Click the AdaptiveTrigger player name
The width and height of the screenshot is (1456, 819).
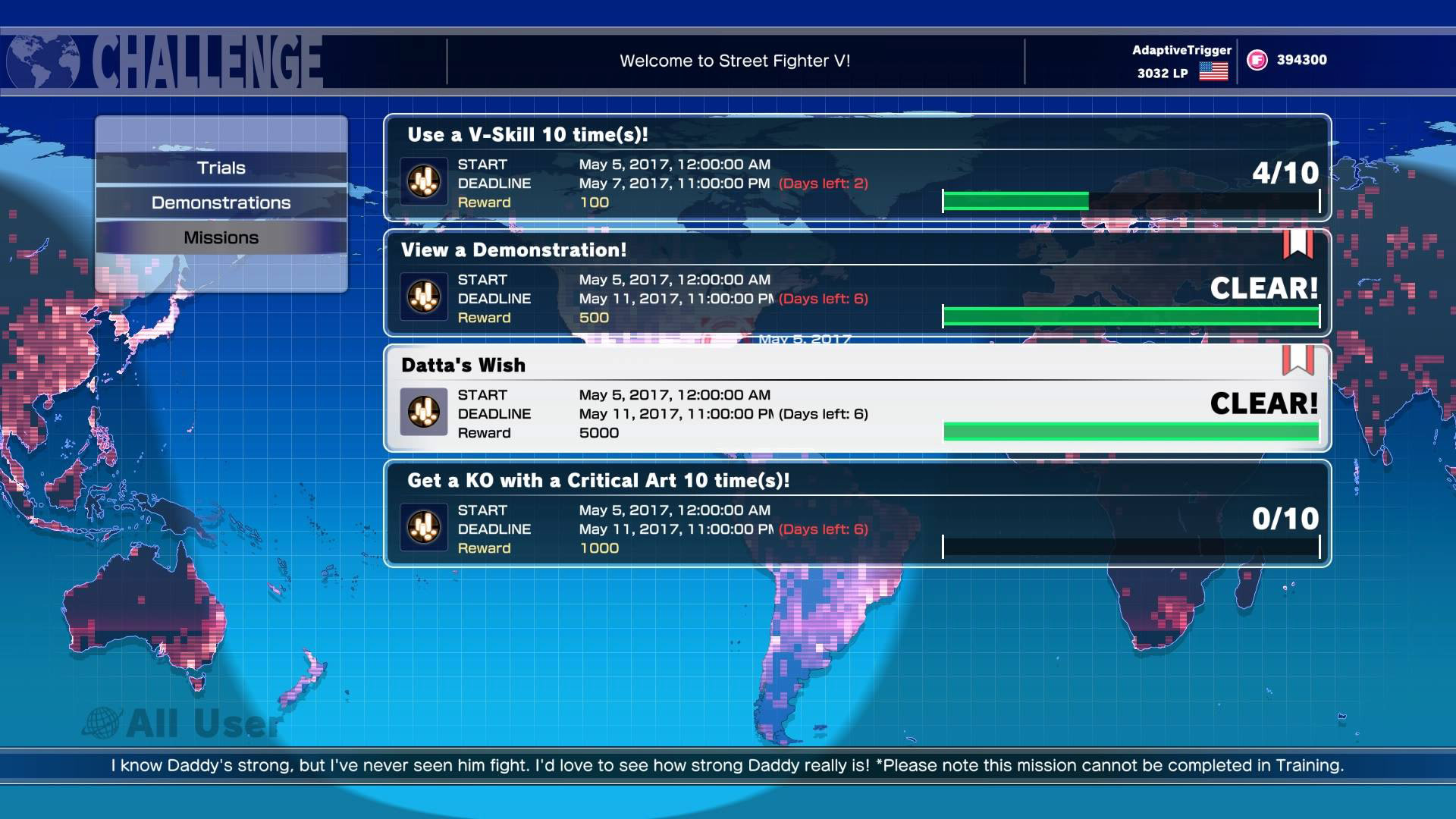pyautogui.click(x=1180, y=49)
